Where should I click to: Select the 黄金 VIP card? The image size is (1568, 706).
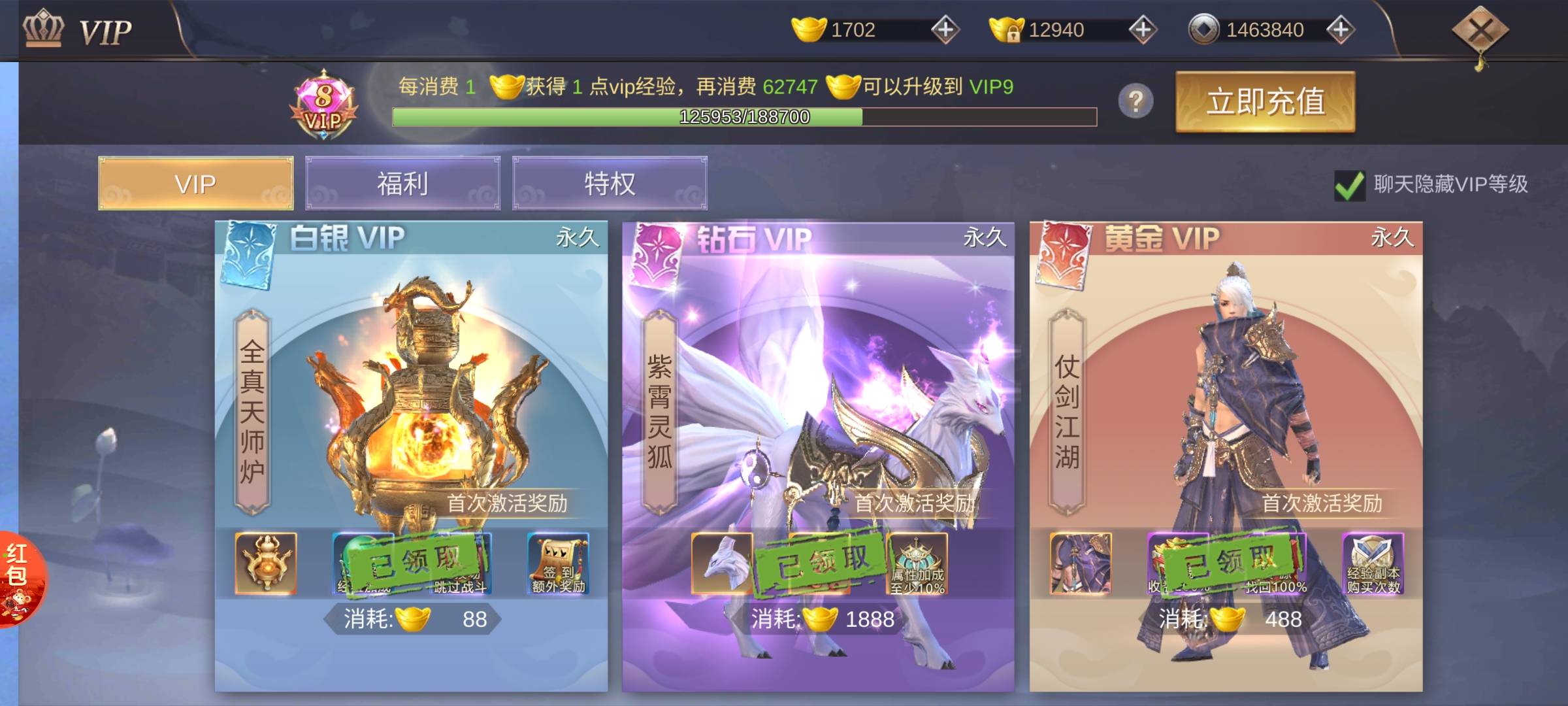(1226, 392)
